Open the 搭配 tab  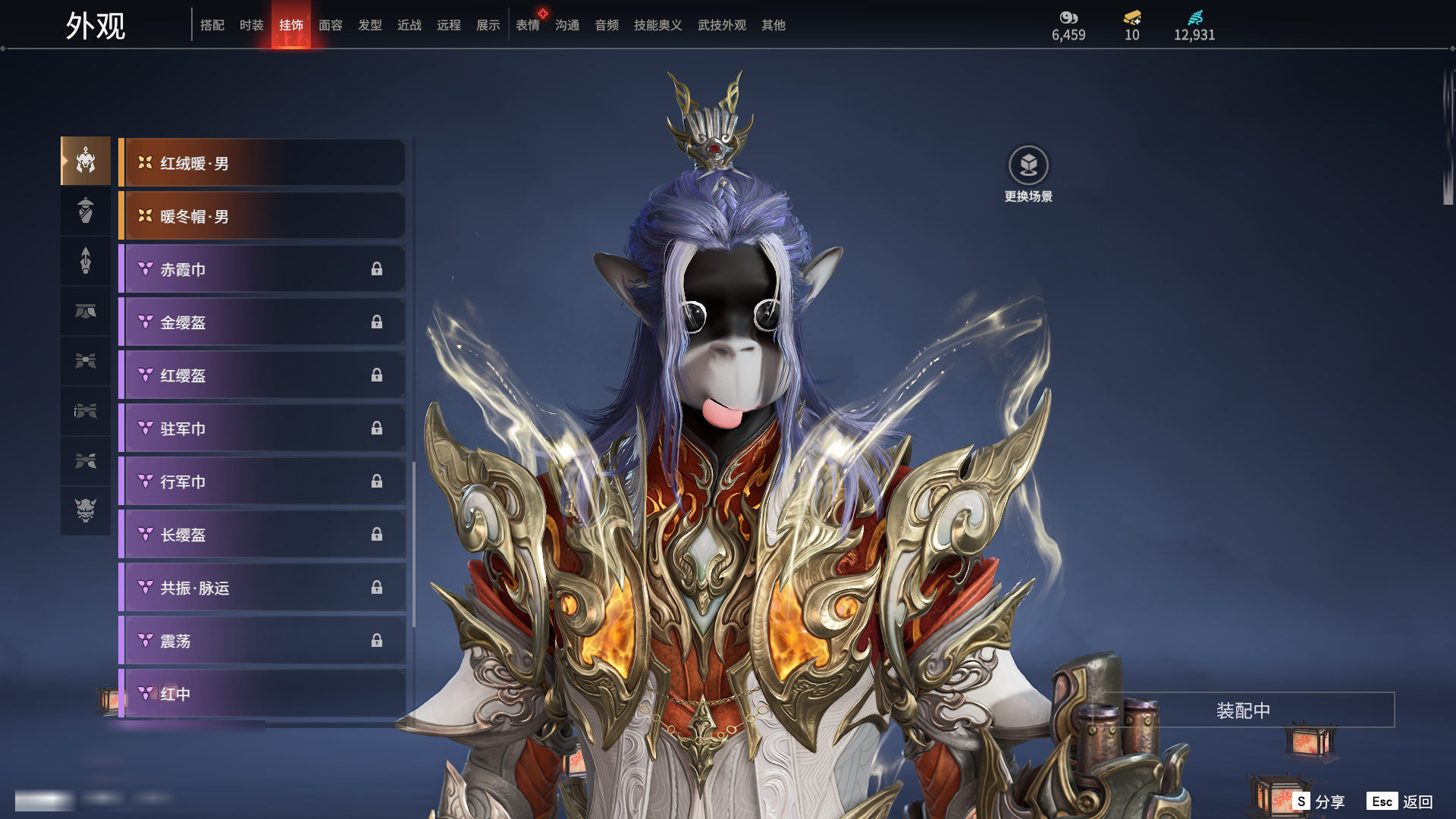point(212,25)
